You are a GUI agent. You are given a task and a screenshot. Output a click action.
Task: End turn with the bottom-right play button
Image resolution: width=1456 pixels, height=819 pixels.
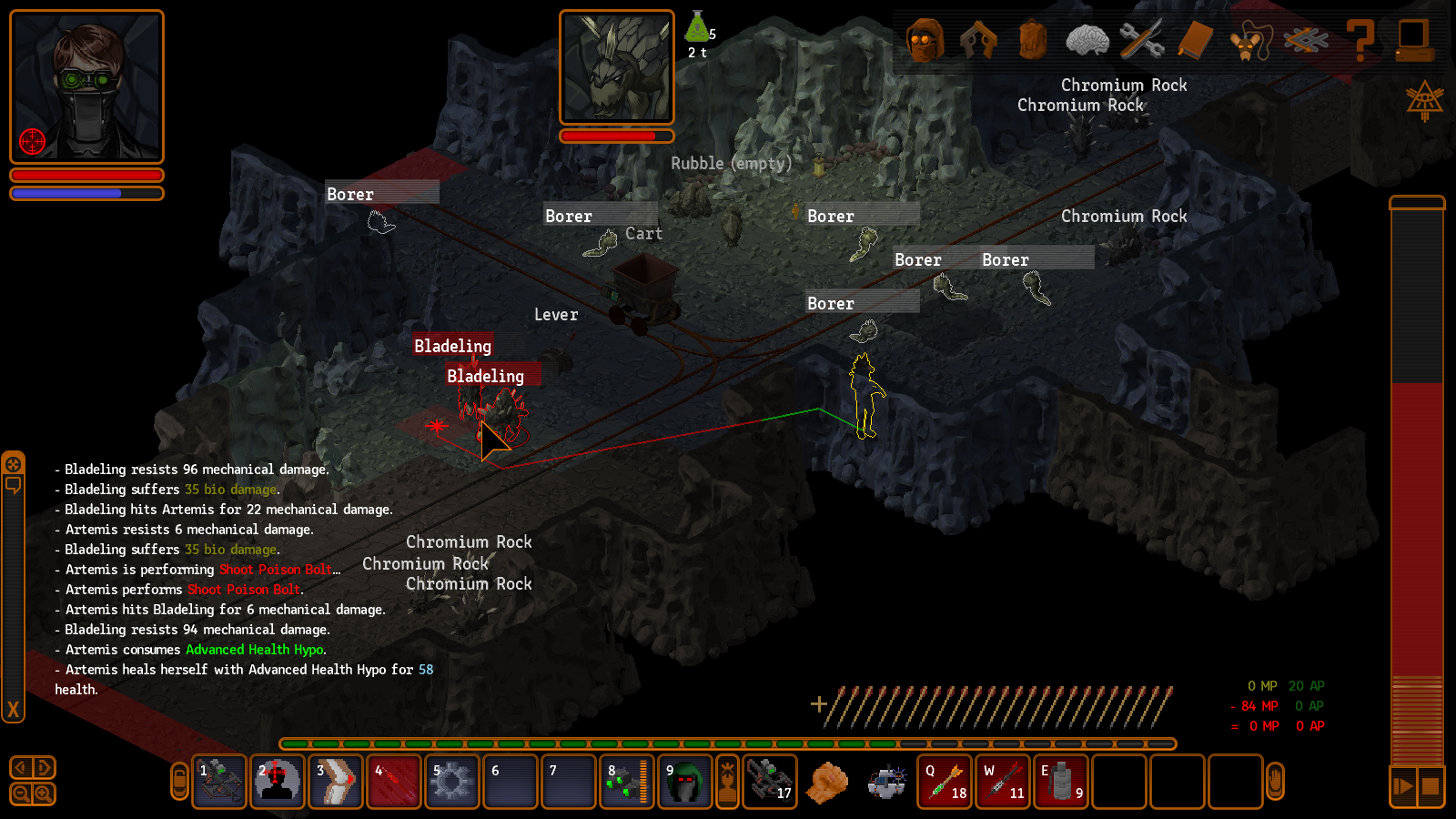click(x=1402, y=786)
